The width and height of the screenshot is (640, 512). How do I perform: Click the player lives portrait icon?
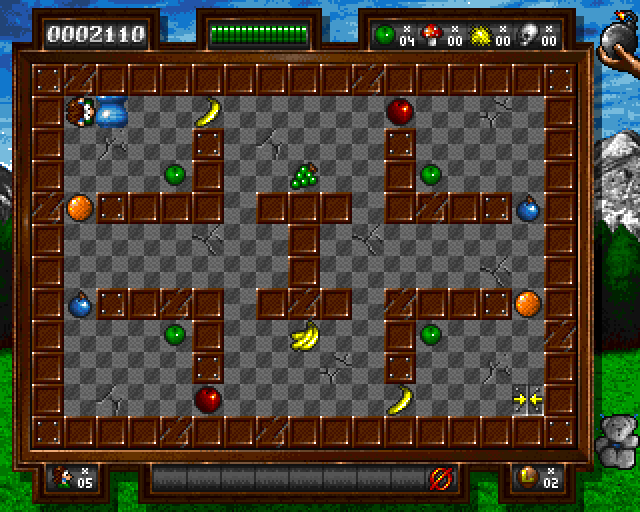(64, 477)
